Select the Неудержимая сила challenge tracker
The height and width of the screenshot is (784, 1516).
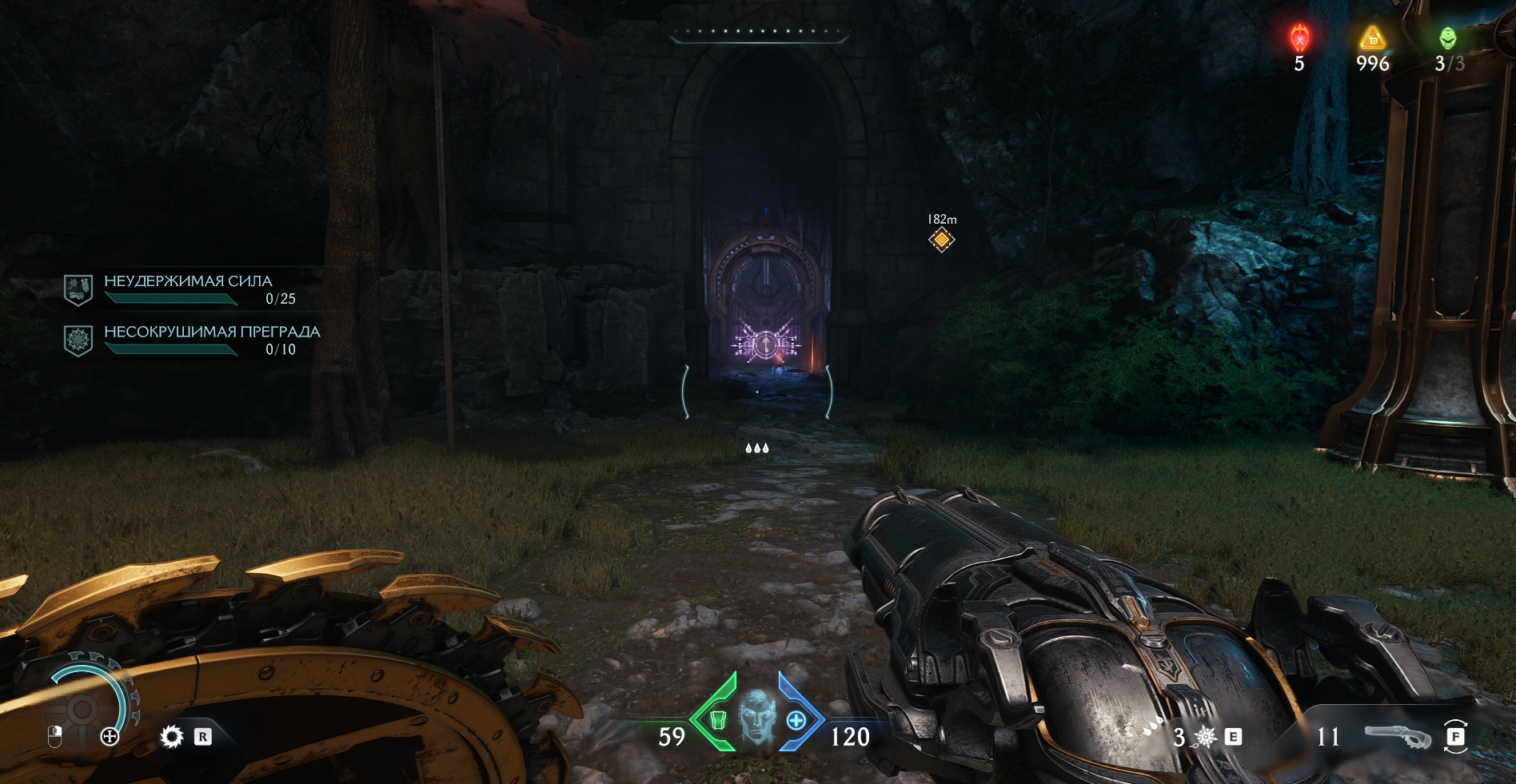(187, 289)
